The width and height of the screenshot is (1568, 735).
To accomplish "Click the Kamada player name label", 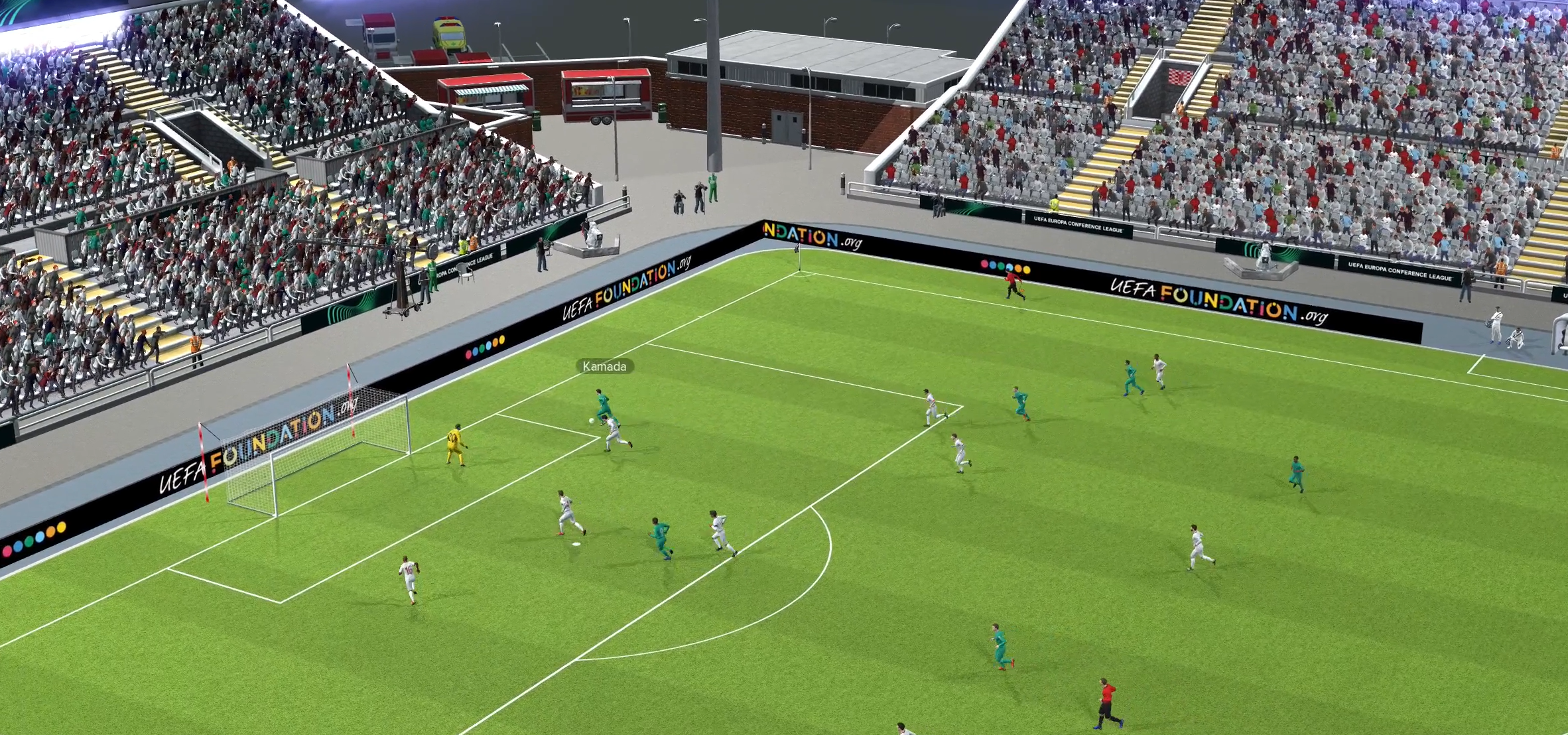I will (x=604, y=366).
